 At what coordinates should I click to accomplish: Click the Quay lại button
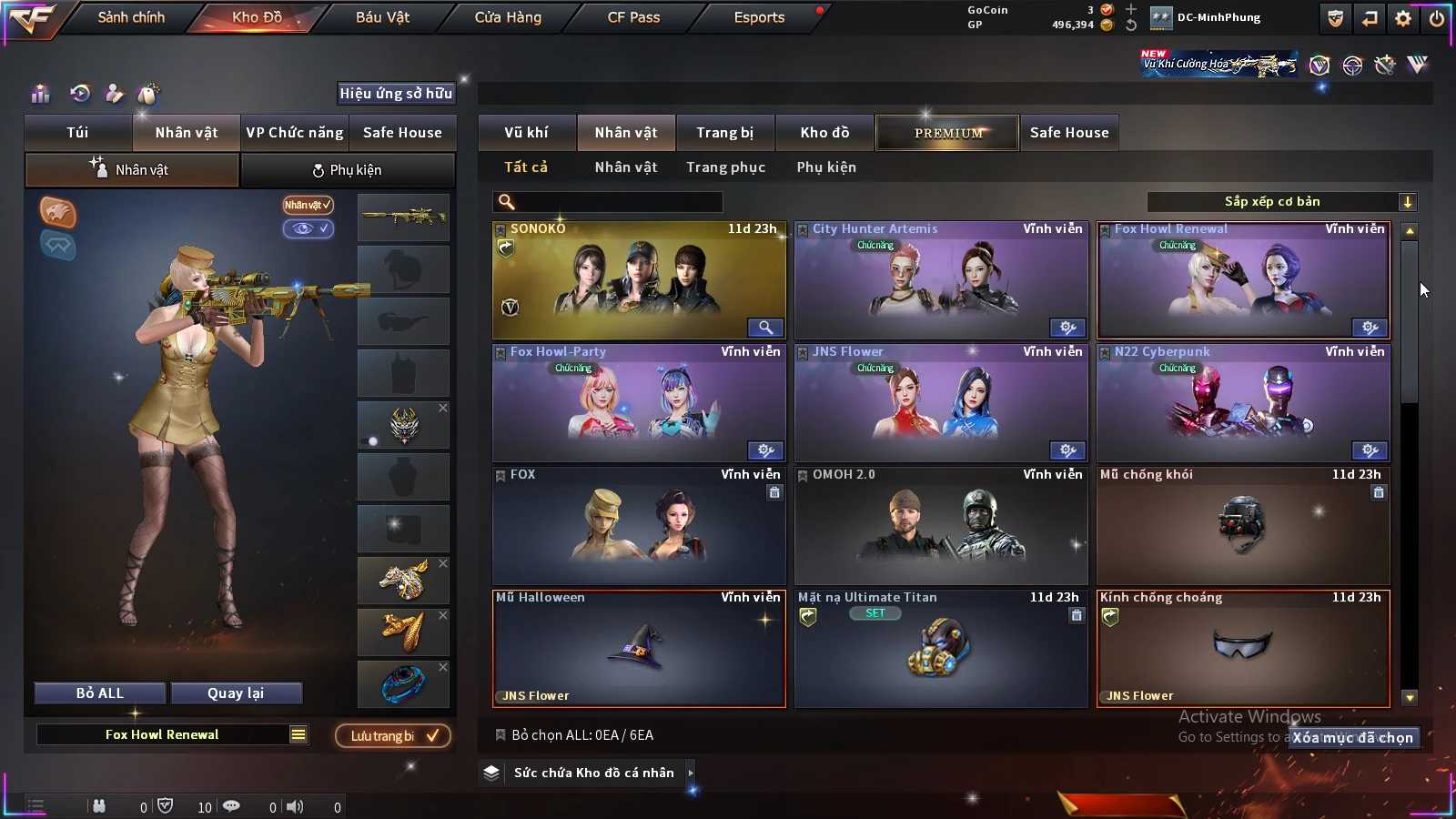tap(236, 693)
